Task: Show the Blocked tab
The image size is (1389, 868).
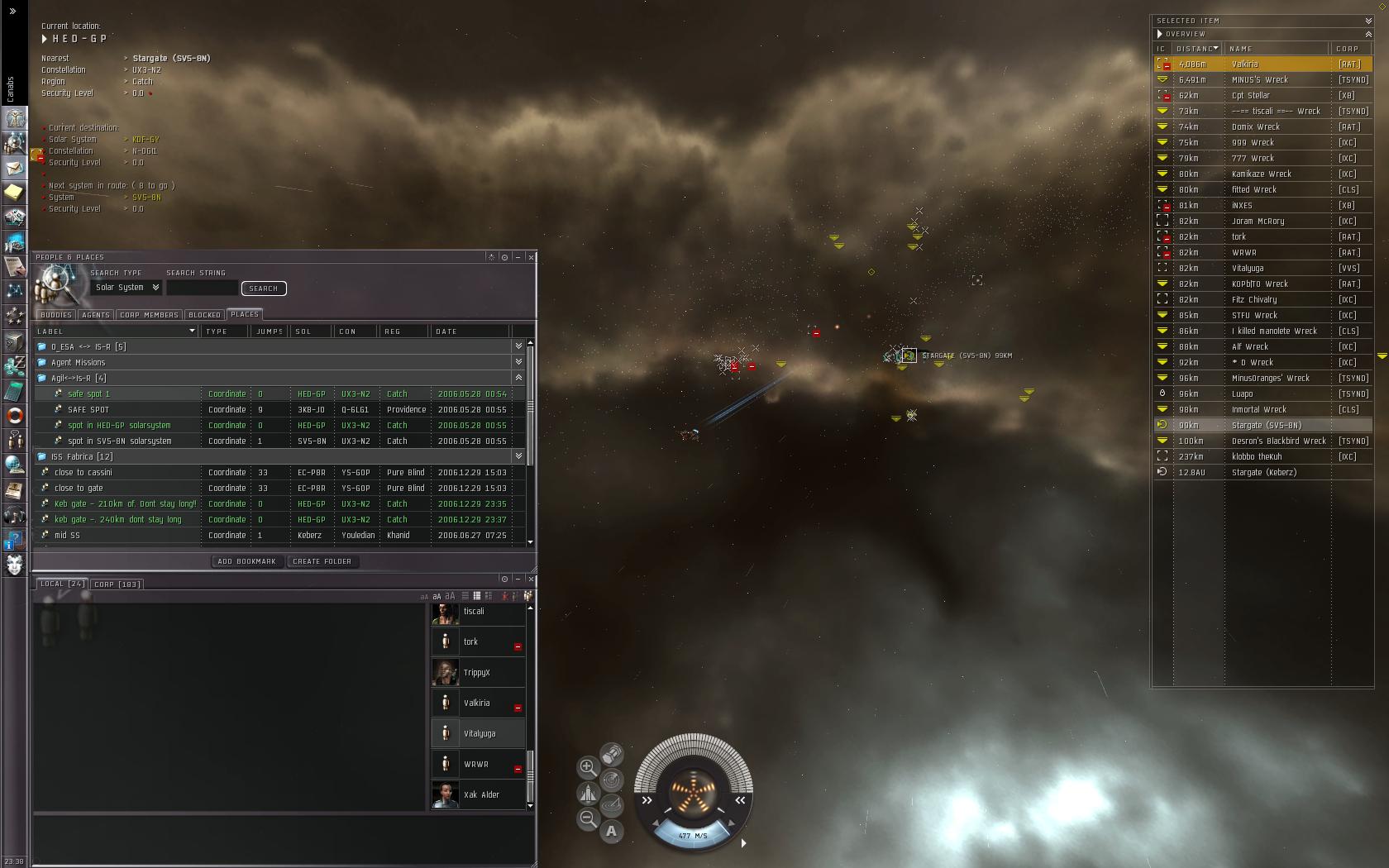Action: [x=204, y=315]
